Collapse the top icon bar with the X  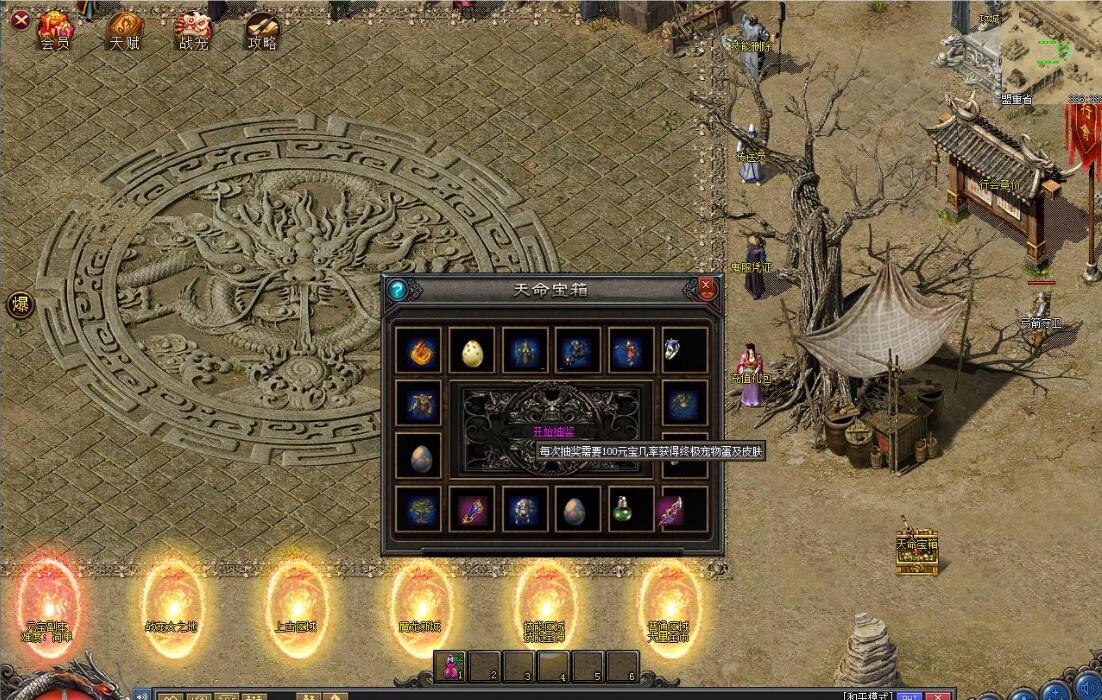pos(19,18)
